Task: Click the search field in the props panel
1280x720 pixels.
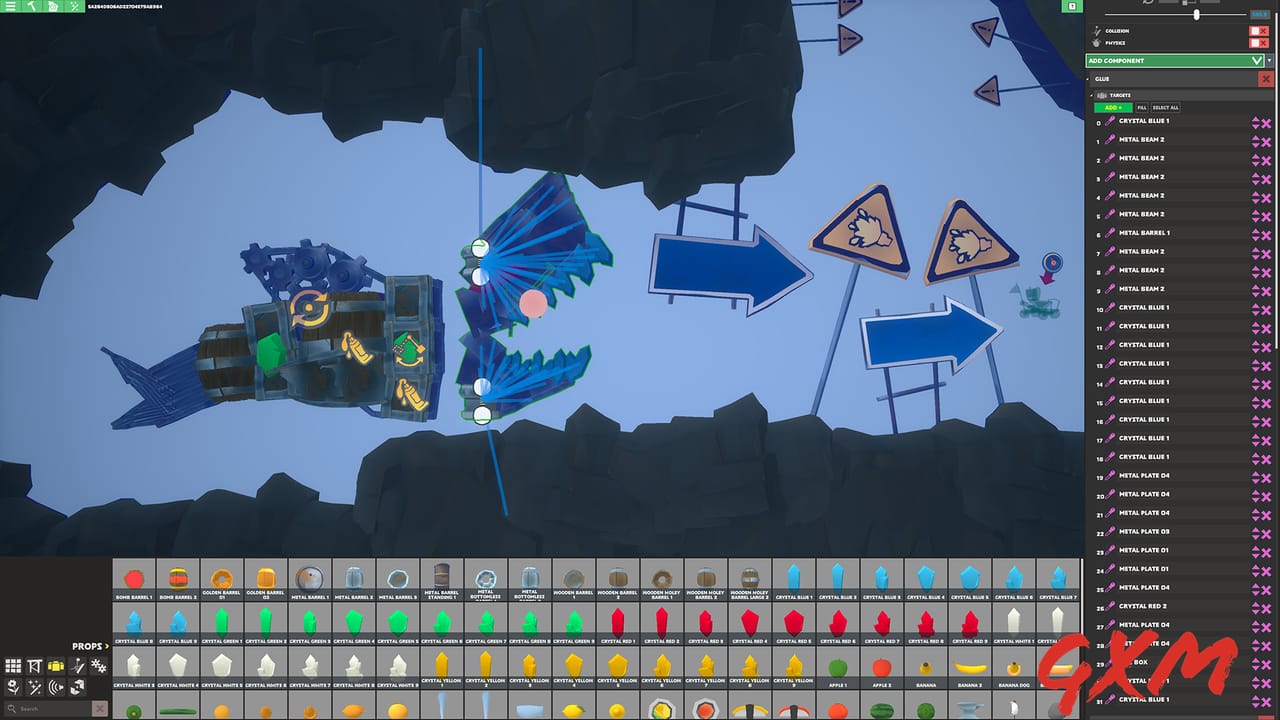Action: [44, 707]
